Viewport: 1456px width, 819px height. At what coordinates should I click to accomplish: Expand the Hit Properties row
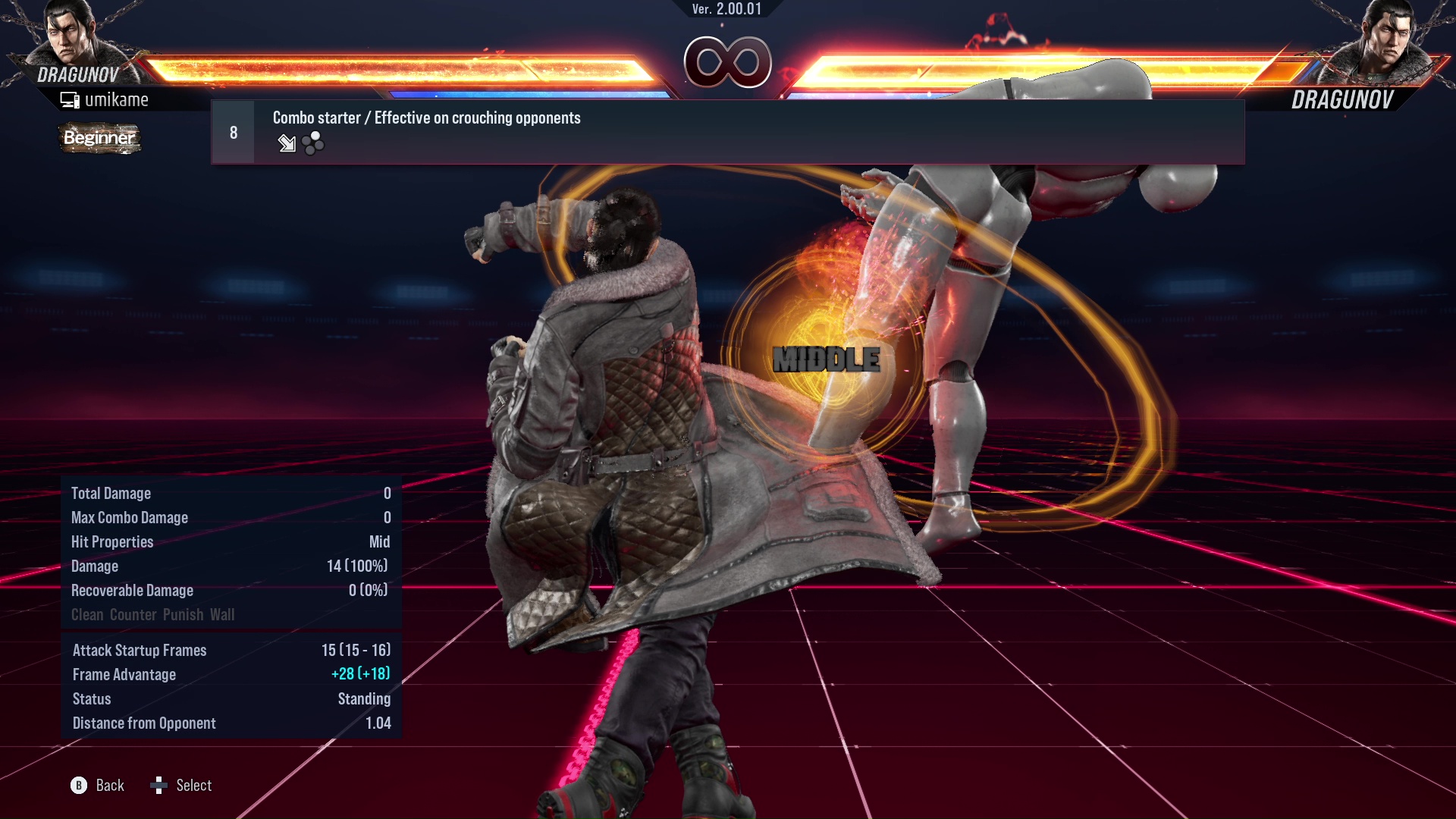click(x=112, y=541)
